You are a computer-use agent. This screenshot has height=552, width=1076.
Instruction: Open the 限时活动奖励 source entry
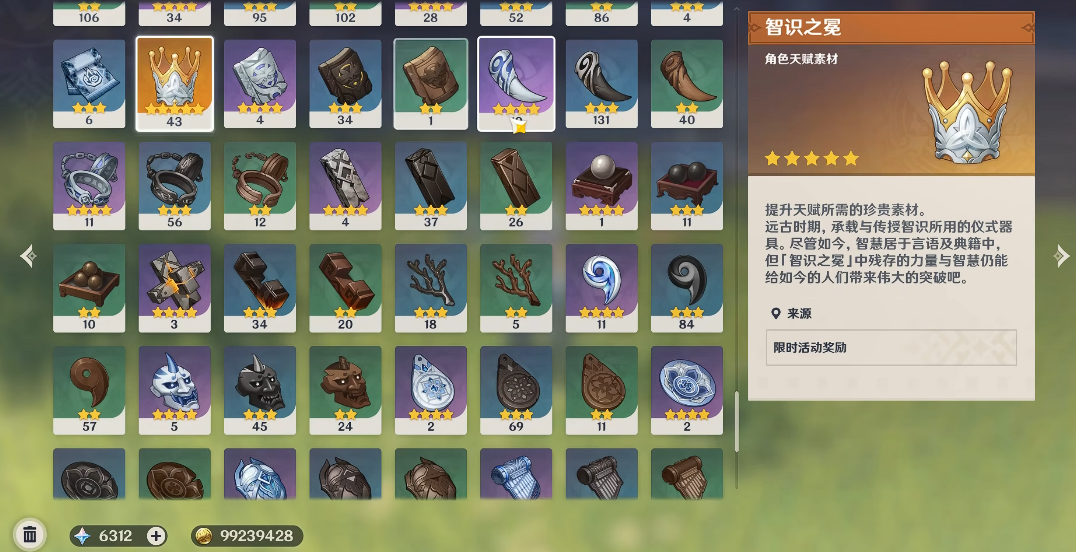tap(890, 348)
